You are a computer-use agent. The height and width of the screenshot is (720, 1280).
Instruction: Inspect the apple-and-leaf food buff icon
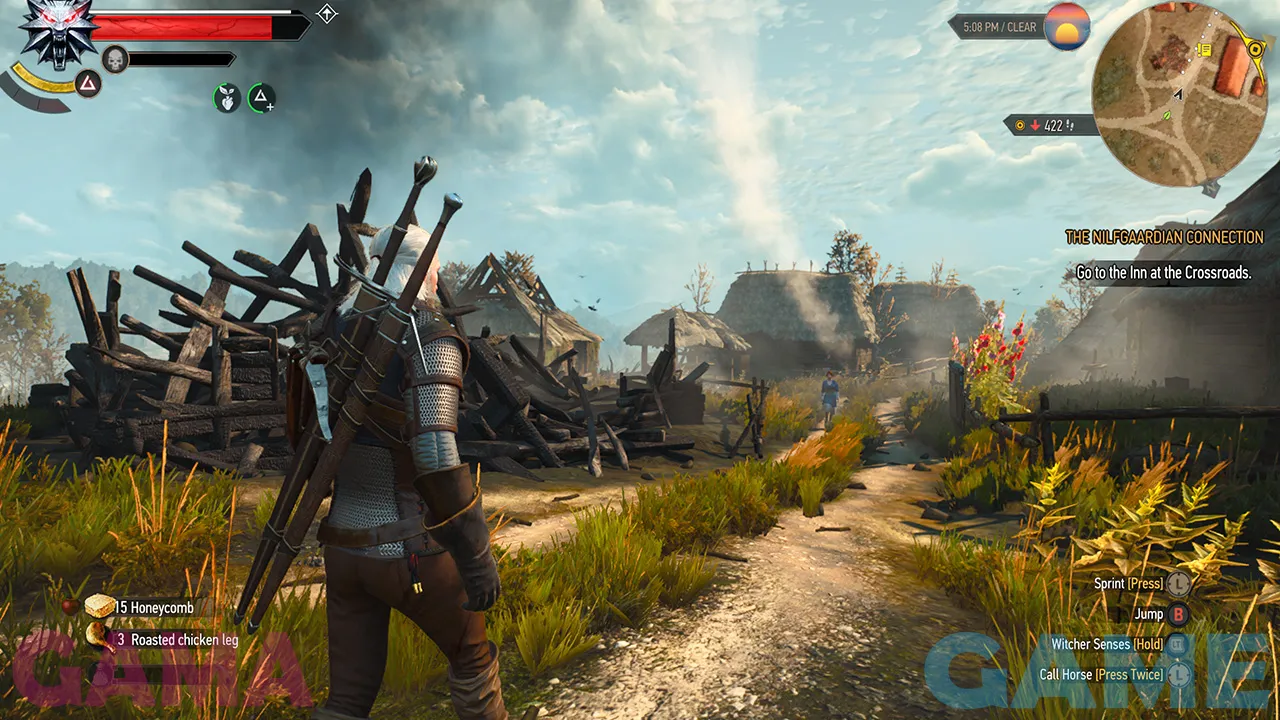point(227,97)
